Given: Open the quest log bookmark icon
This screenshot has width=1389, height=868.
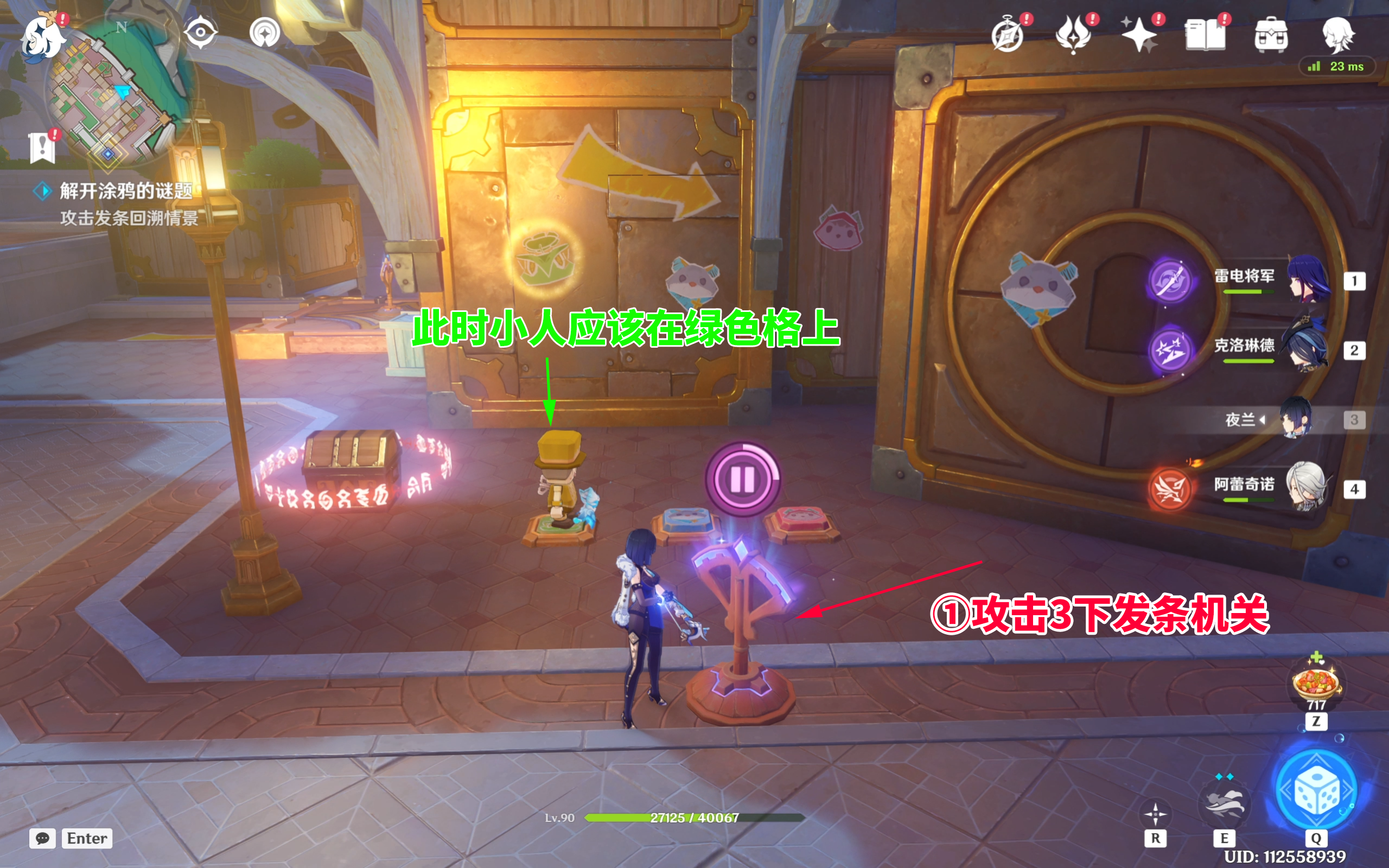Looking at the screenshot, I should [42, 147].
